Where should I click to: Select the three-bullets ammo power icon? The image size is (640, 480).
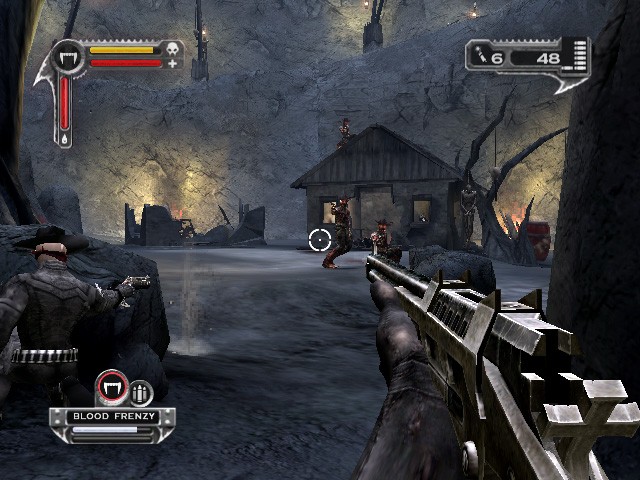(x=140, y=393)
